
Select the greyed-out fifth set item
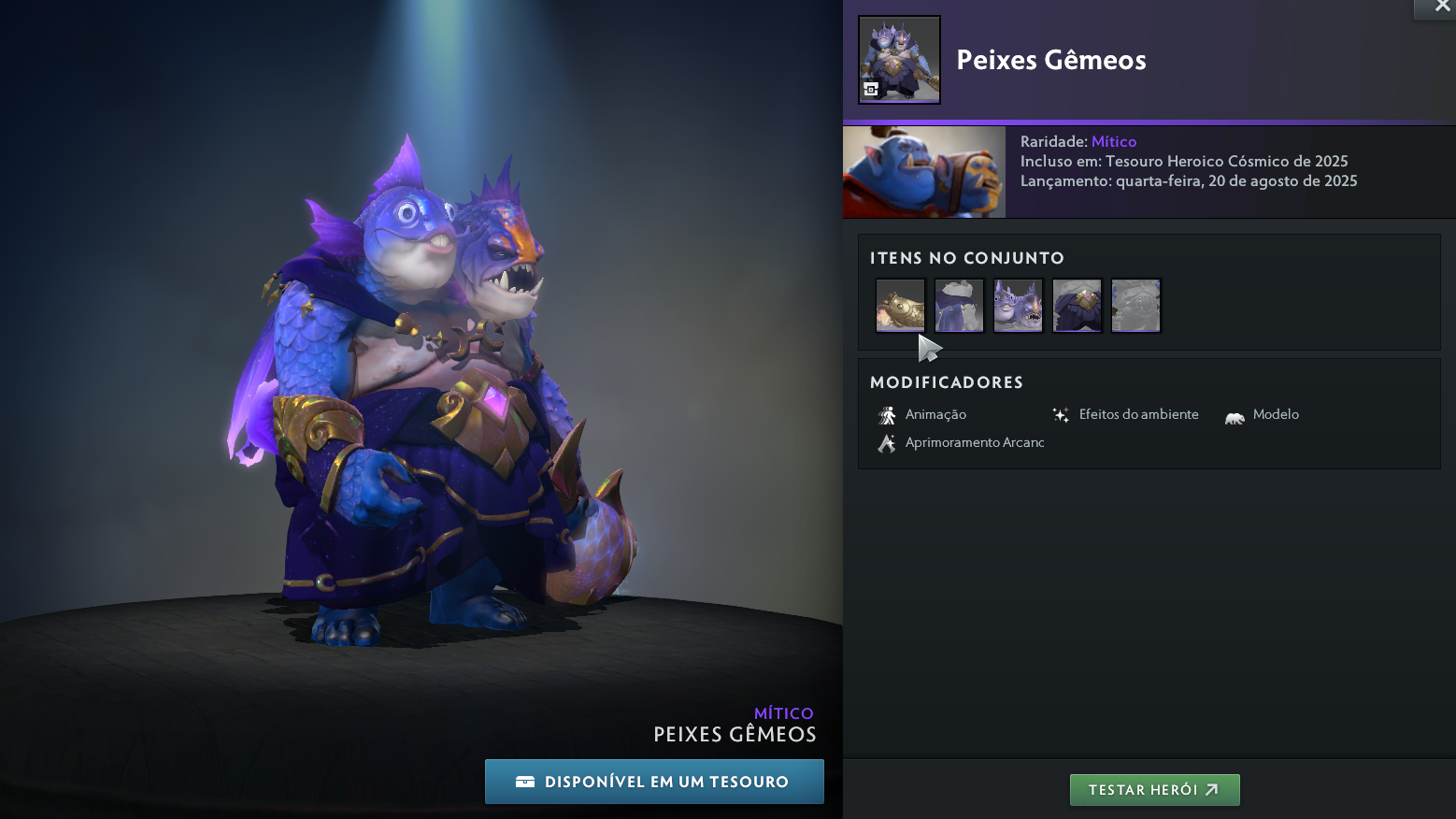(x=1135, y=306)
